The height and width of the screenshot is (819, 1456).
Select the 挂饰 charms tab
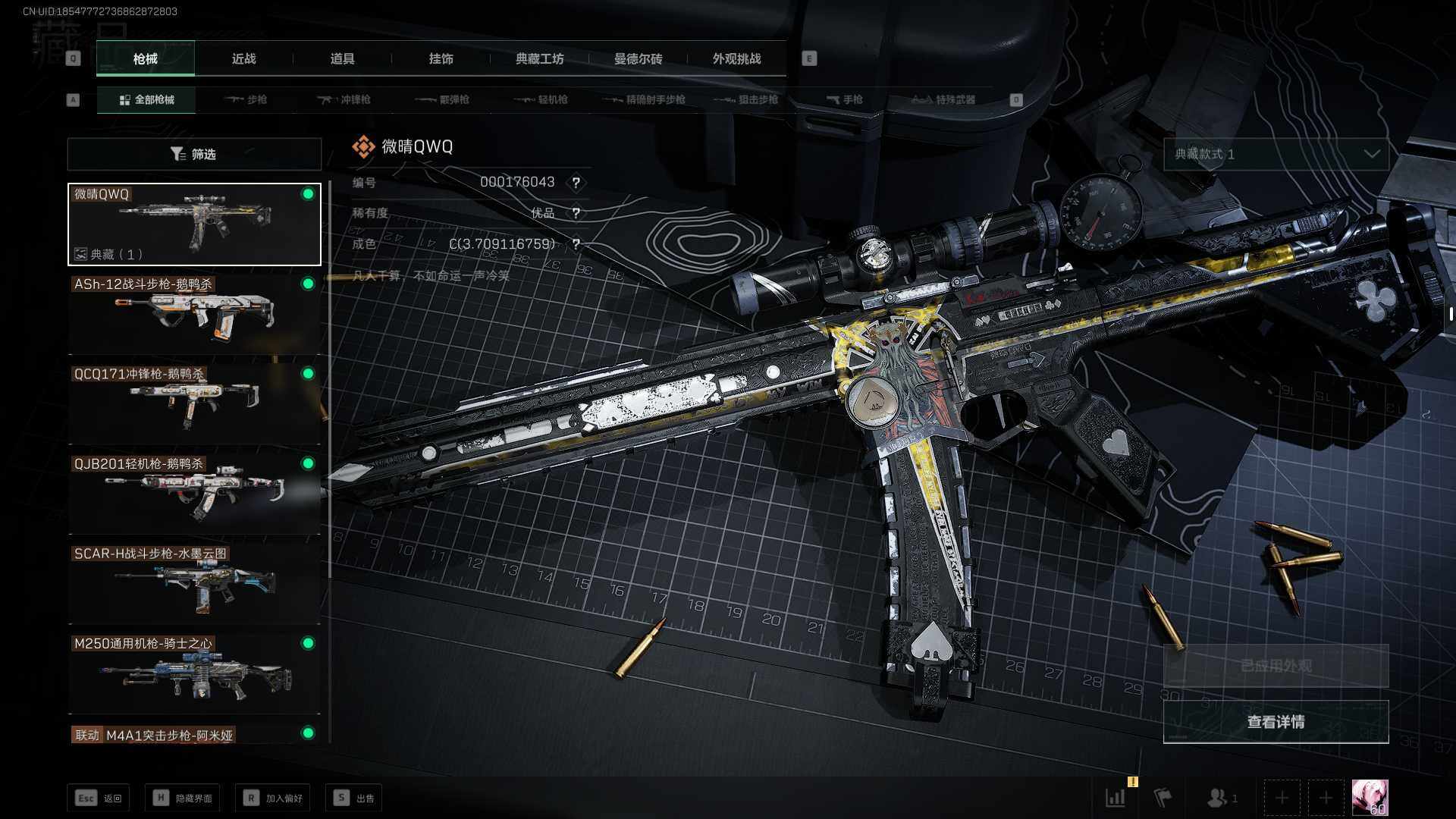click(441, 58)
